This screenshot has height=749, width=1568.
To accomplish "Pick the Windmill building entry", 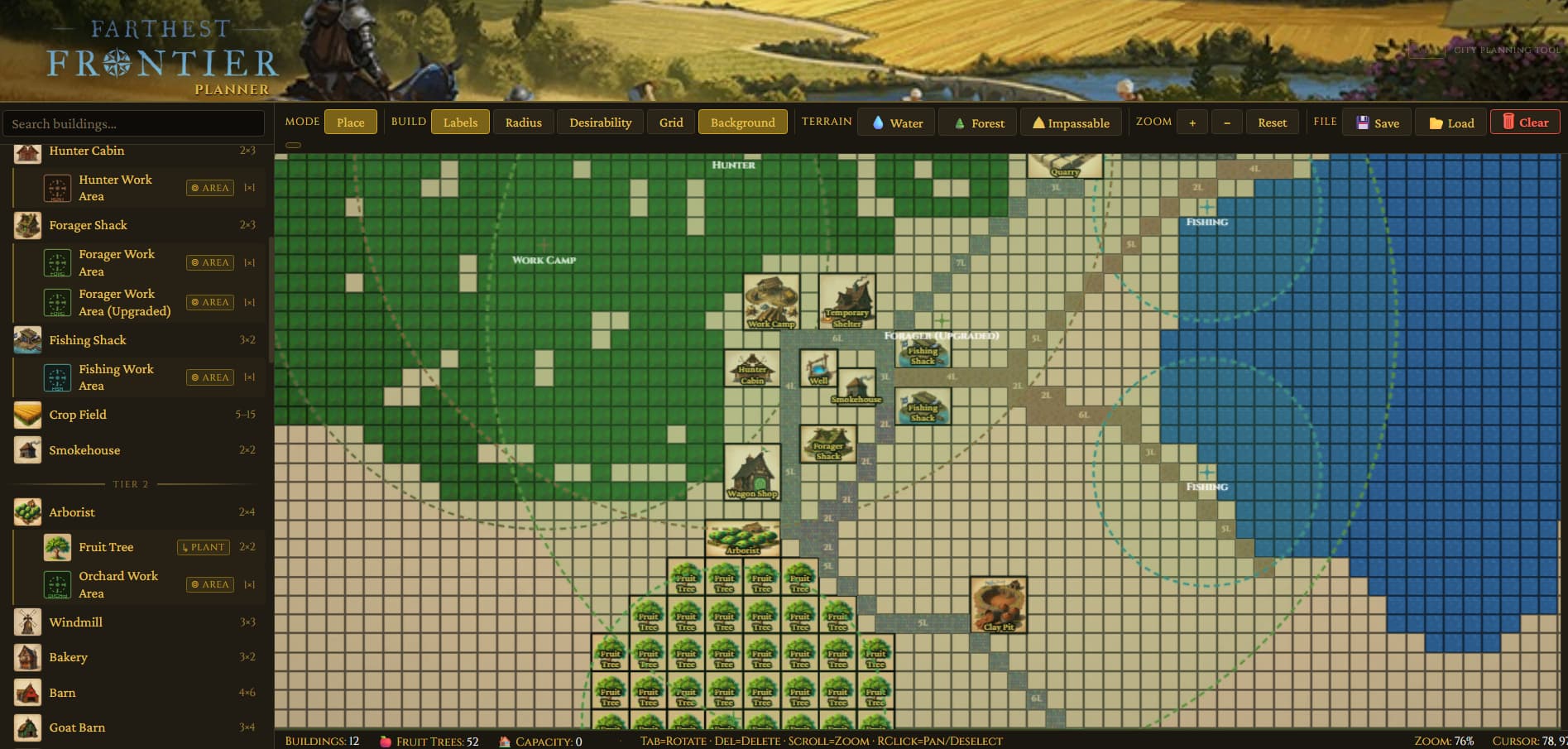I will click(75, 622).
